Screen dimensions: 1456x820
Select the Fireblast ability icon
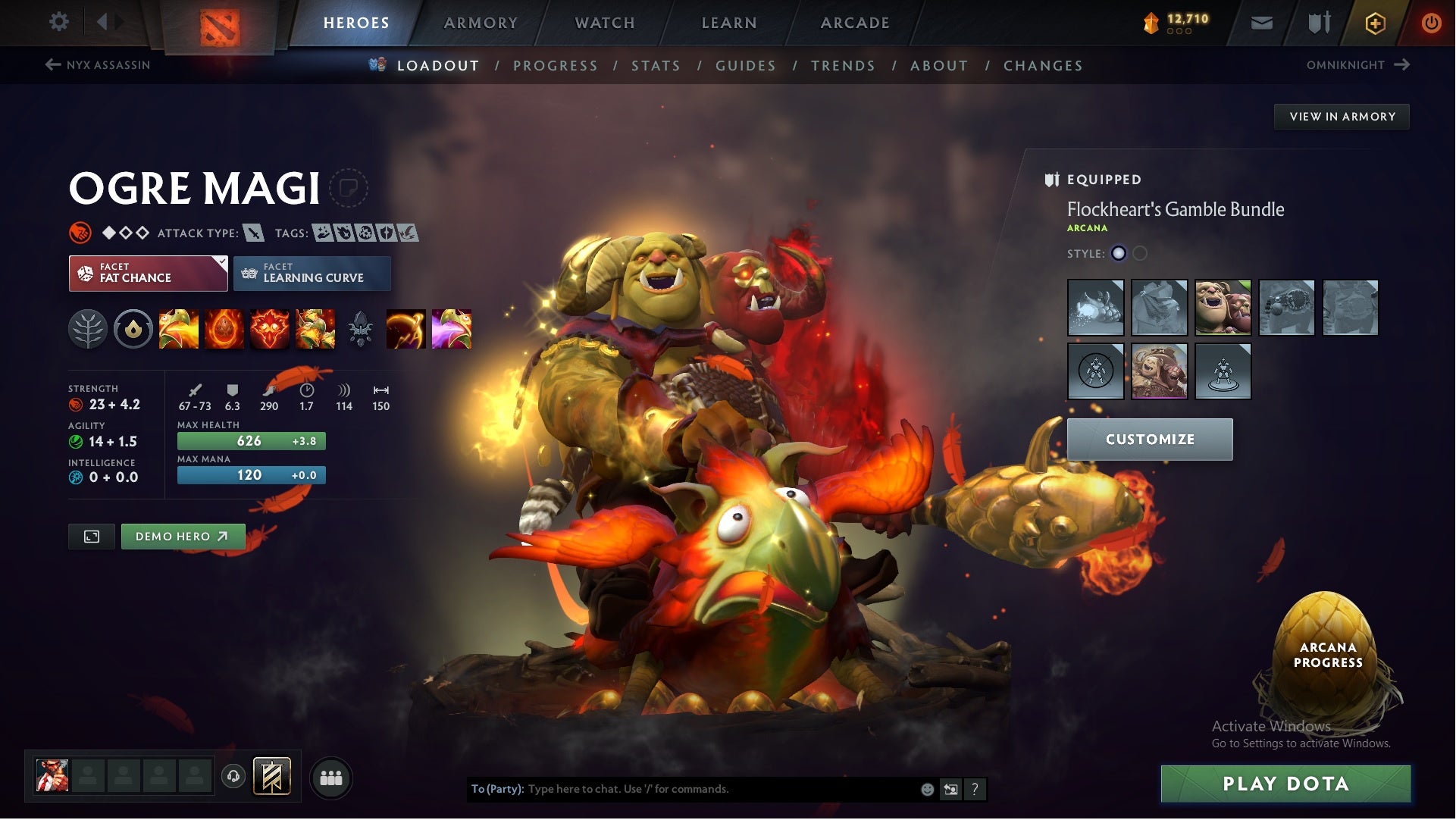click(x=180, y=329)
